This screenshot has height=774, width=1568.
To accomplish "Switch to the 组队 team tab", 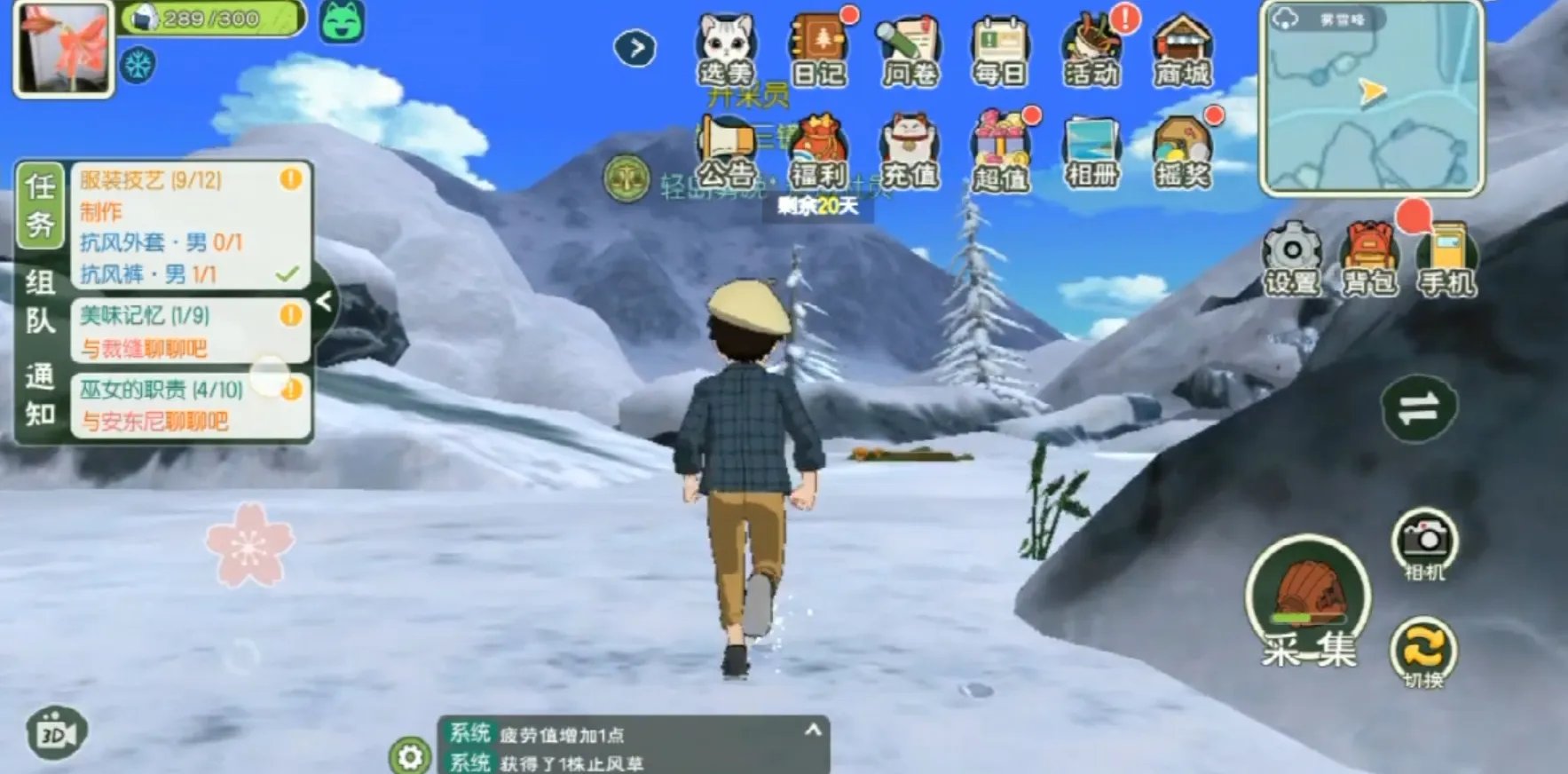I will pyautogui.click(x=40, y=301).
